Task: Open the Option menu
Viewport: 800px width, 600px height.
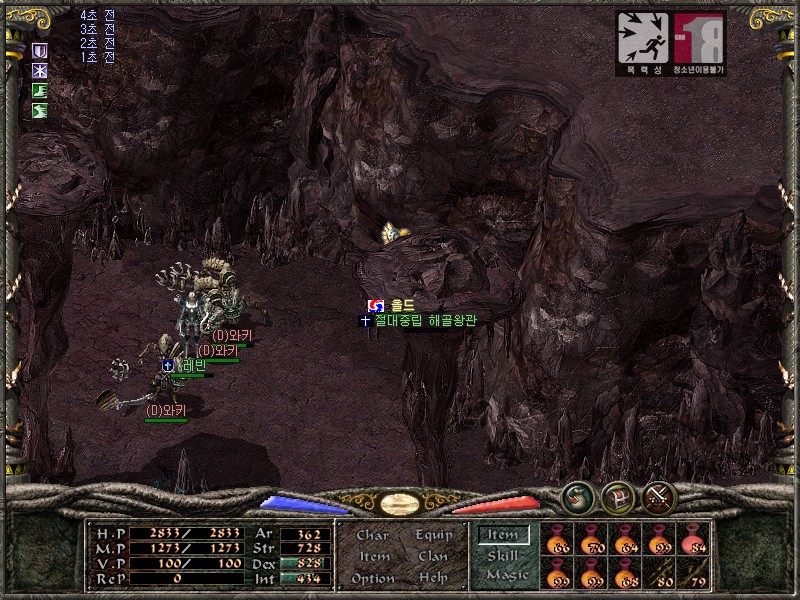Action: point(373,578)
